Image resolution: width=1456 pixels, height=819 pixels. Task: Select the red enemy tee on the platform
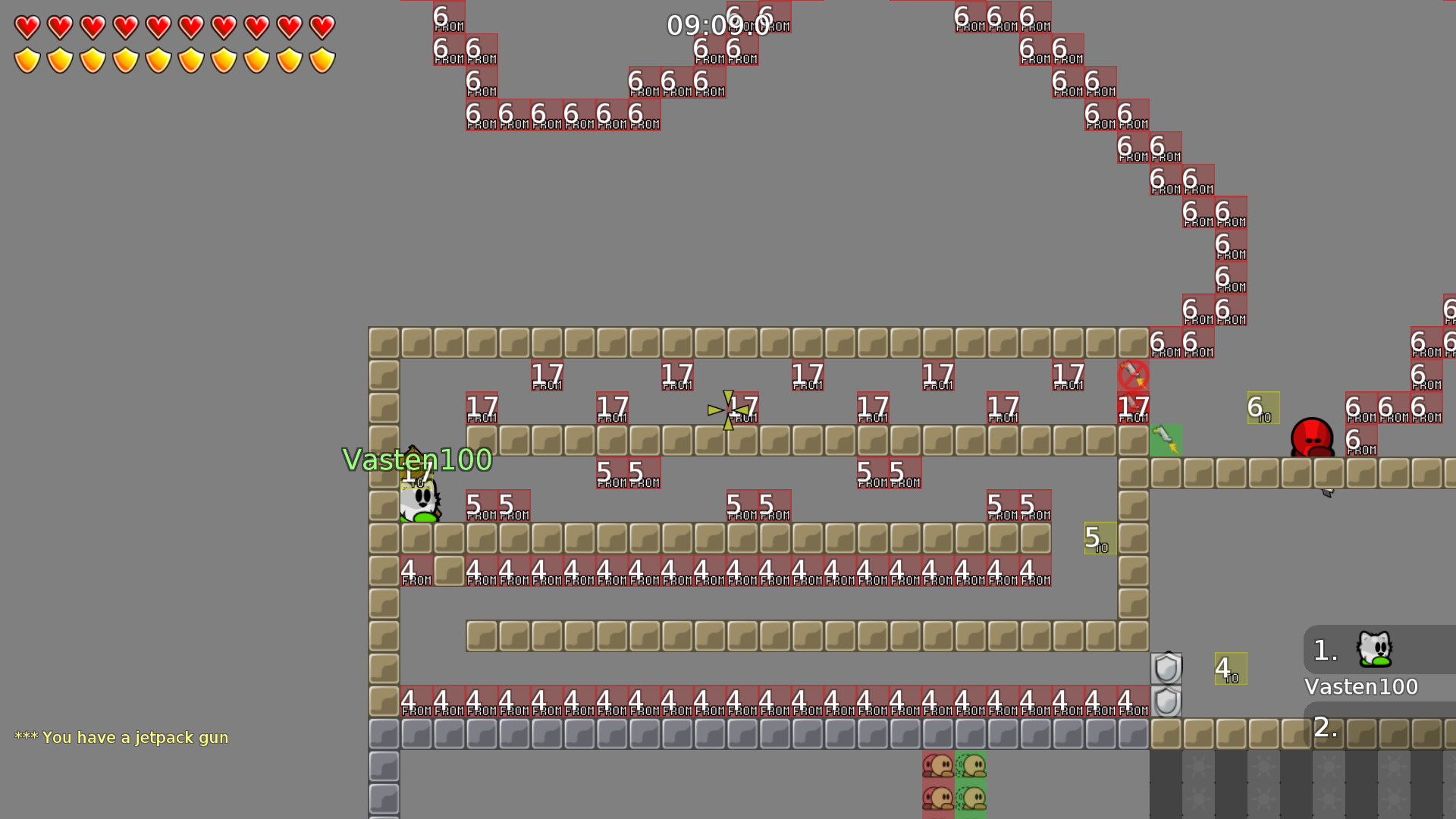click(1310, 440)
